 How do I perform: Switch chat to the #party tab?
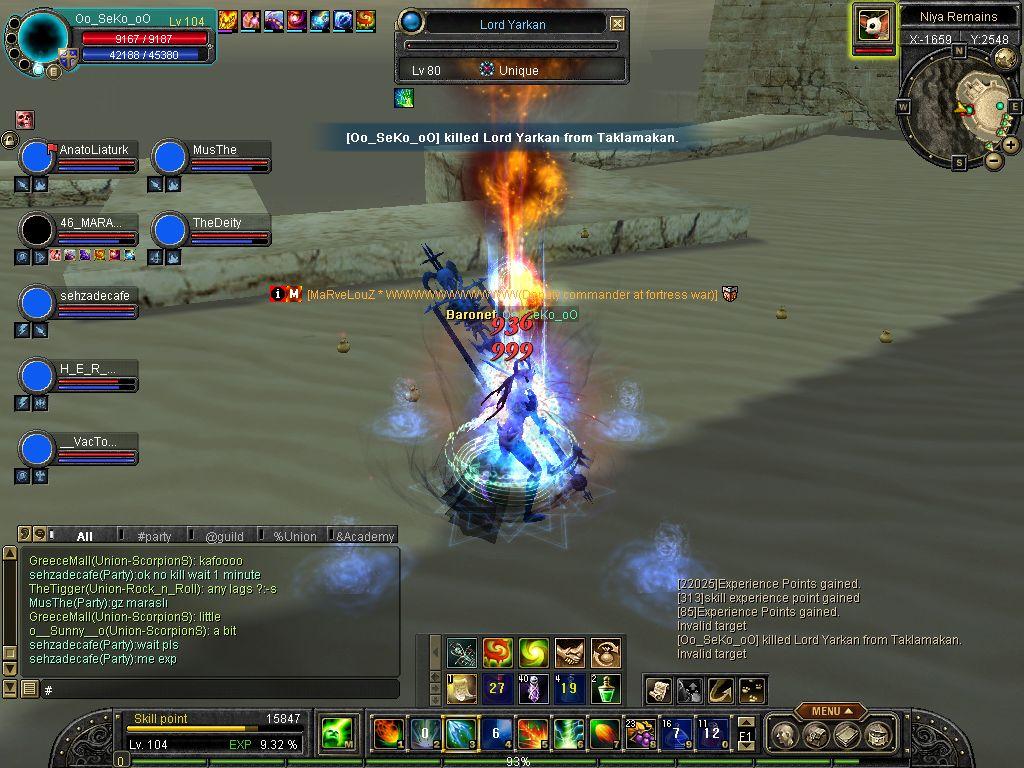[x=154, y=536]
